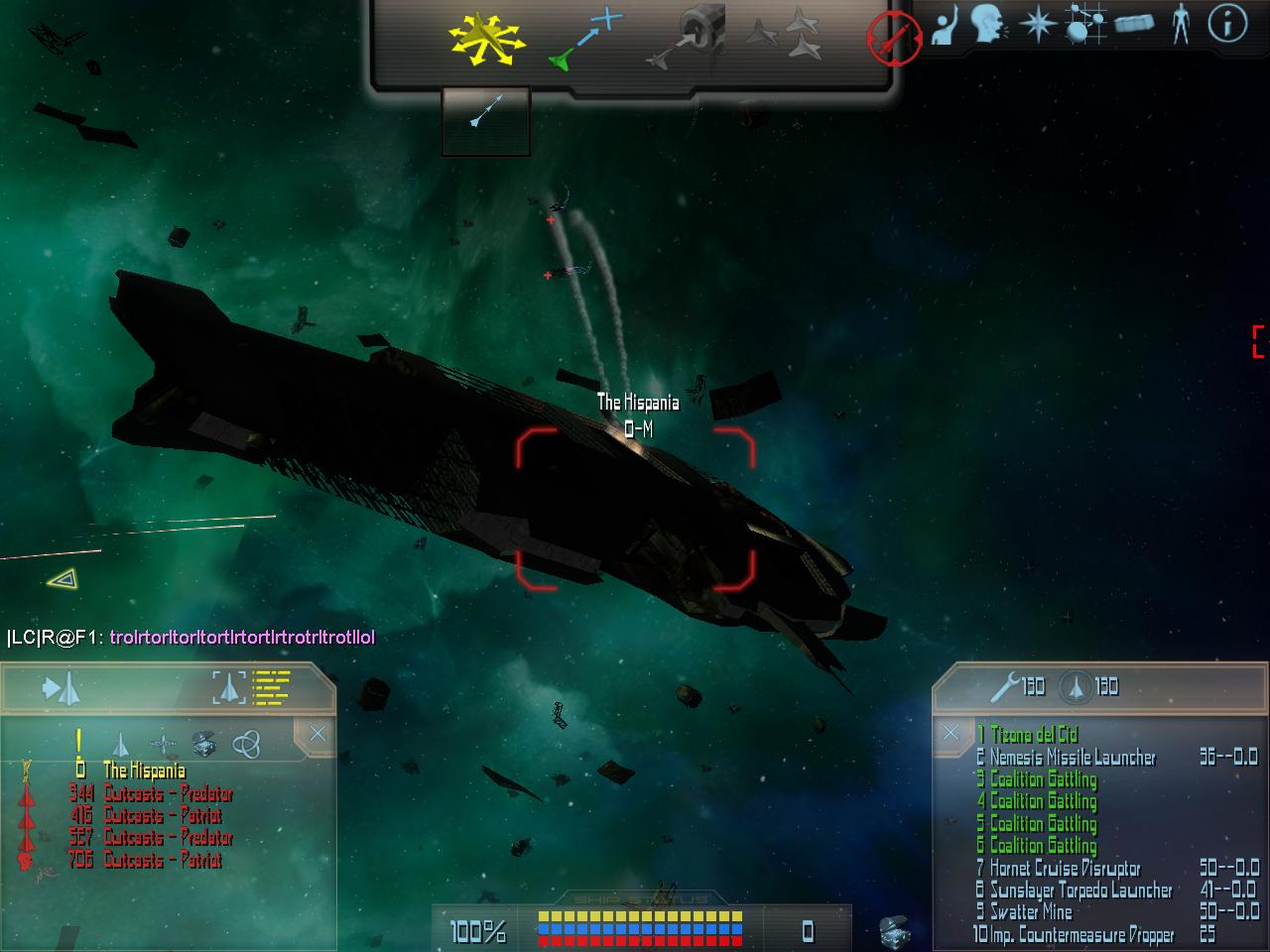Select The Hispania in the contact list
Screen dimensions: 1270x952
click(x=144, y=771)
